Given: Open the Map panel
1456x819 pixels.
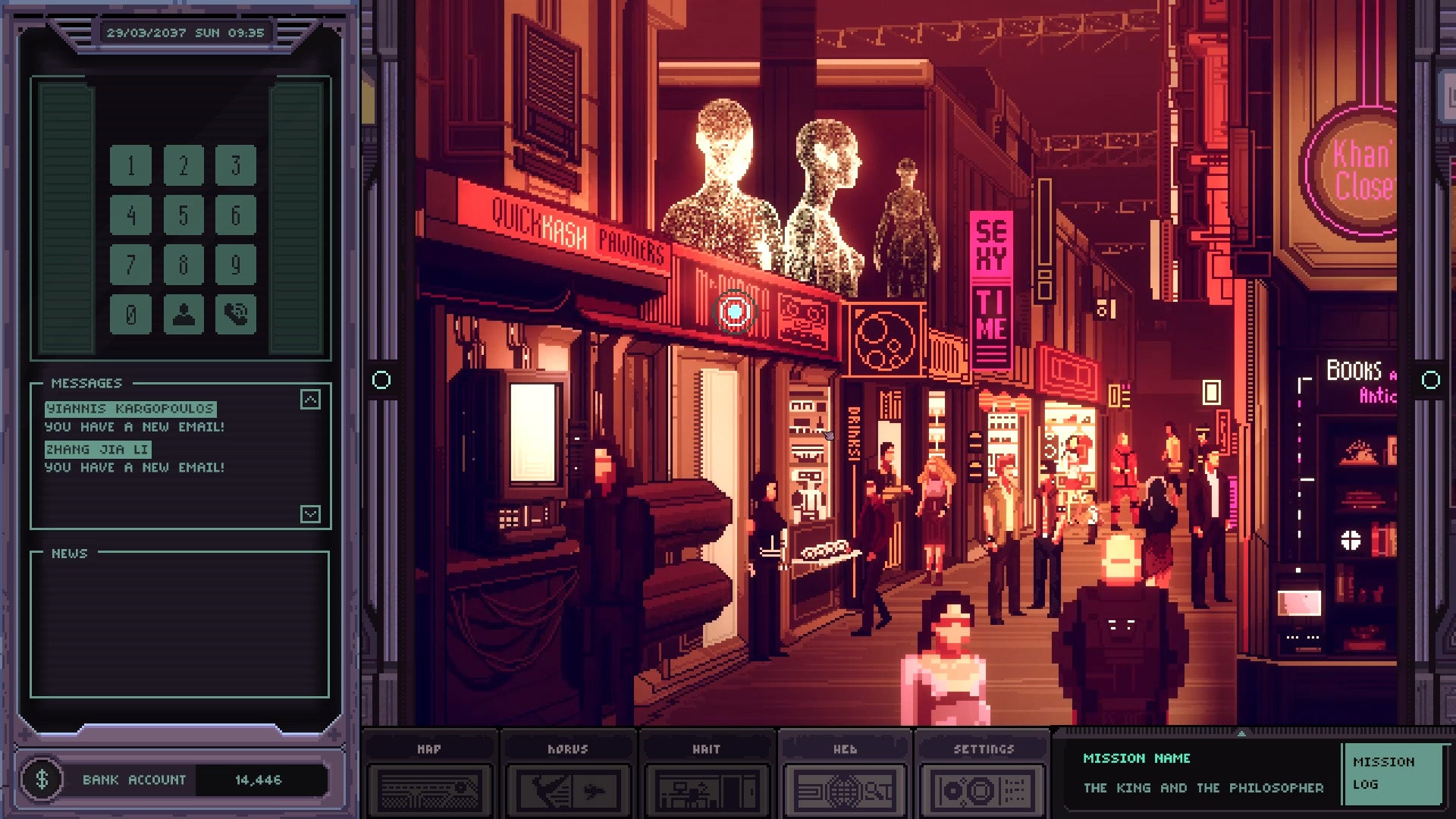Looking at the screenshot, I should click(428, 775).
